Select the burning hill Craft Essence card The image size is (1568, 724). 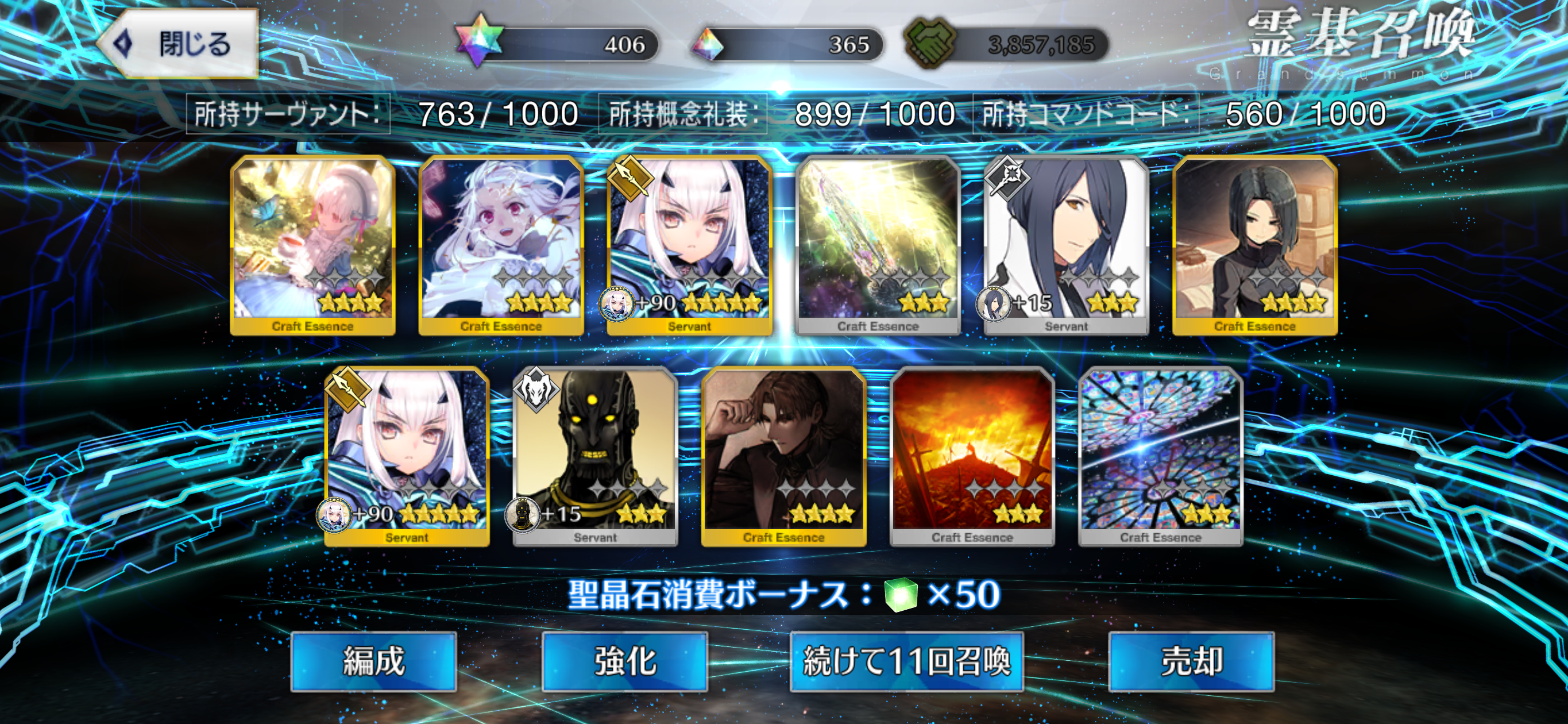[972, 456]
